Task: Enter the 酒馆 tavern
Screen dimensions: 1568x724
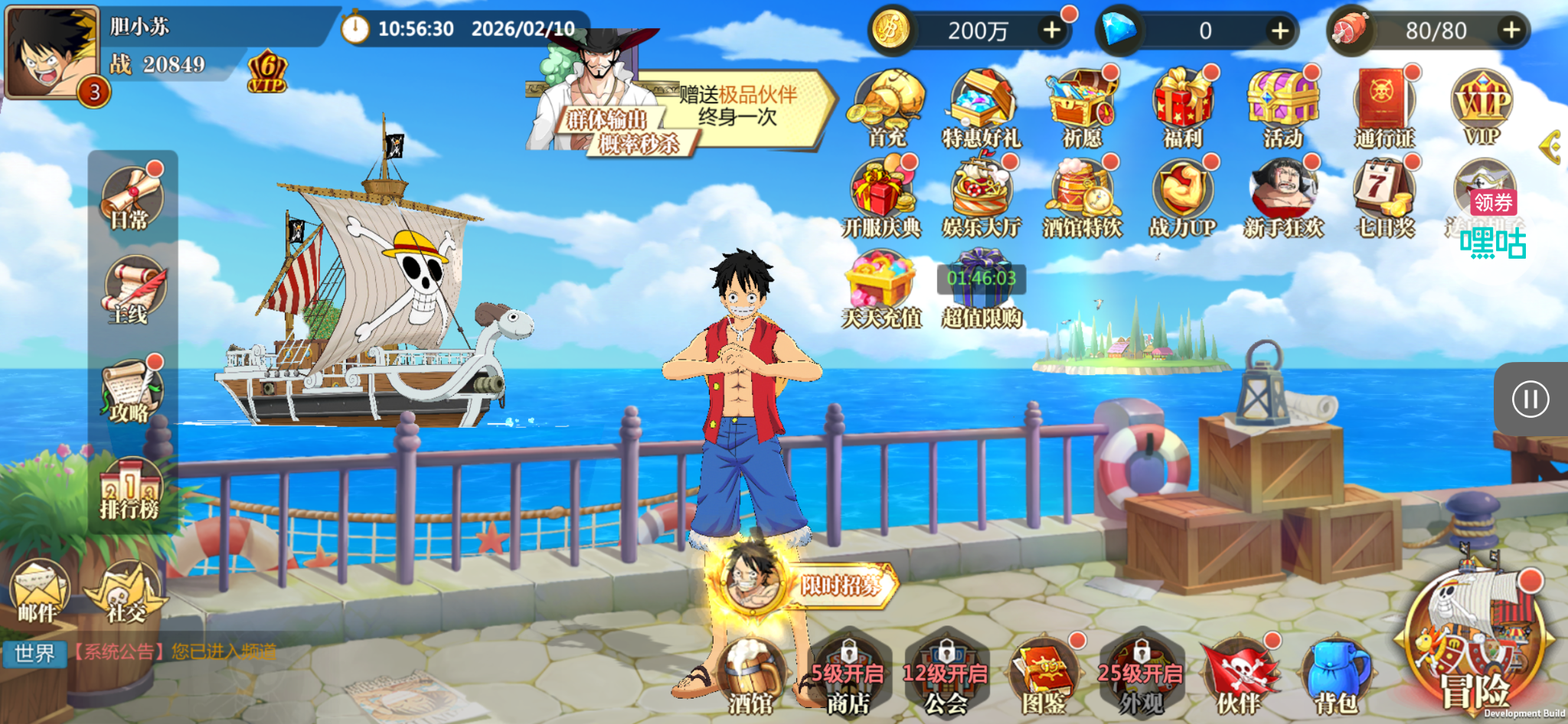Action: pyautogui.click(x=751, y=678)
